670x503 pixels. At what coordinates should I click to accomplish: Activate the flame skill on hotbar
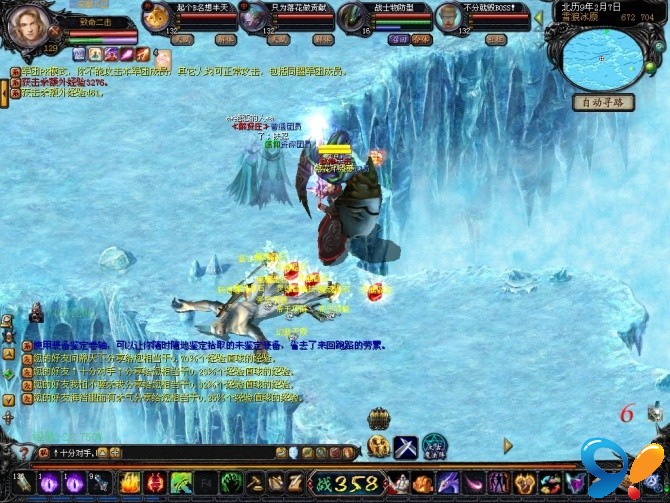(x=129, y=483)
